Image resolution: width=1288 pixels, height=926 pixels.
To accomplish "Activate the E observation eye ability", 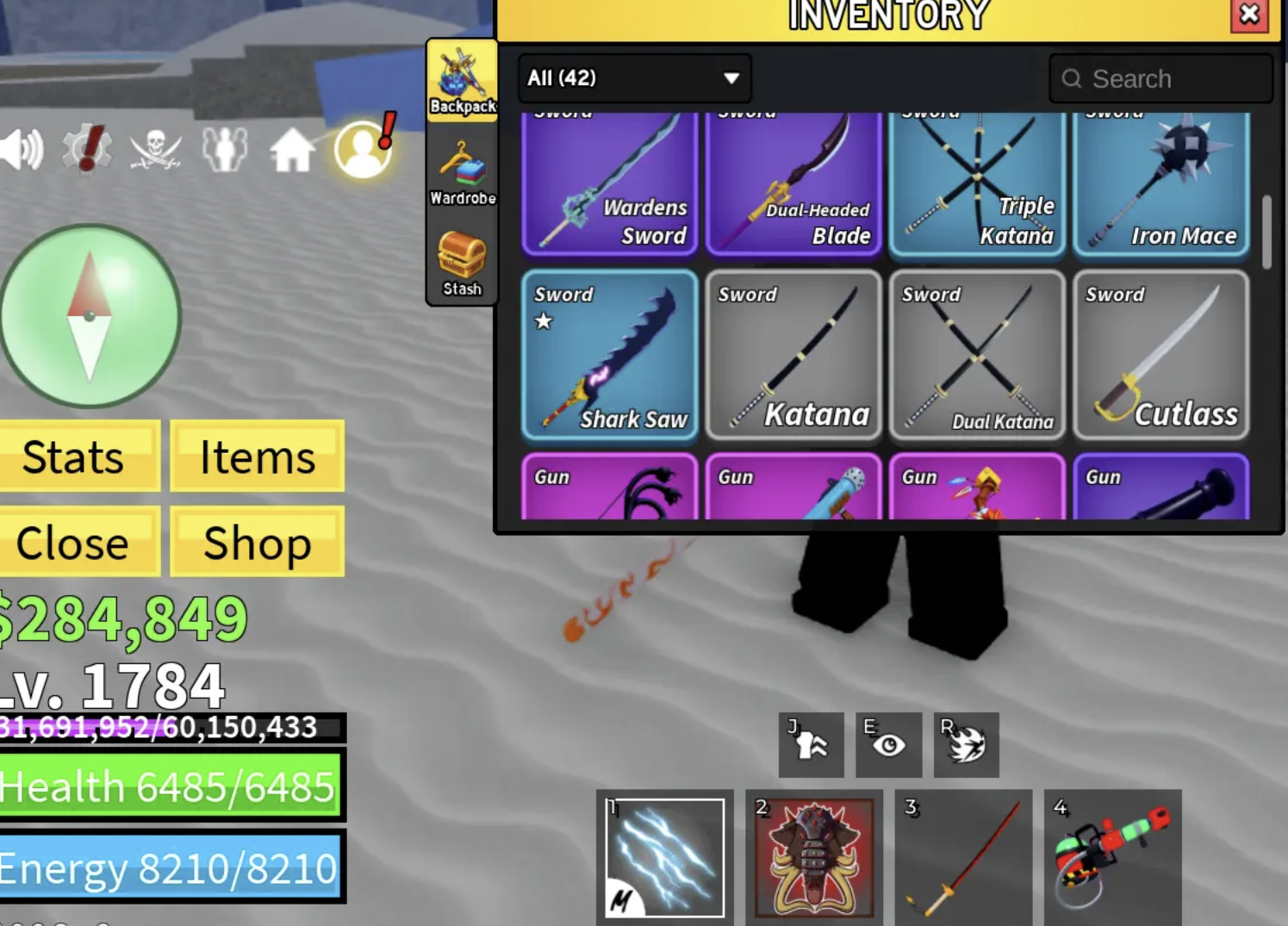I will (x=889, y=745).
